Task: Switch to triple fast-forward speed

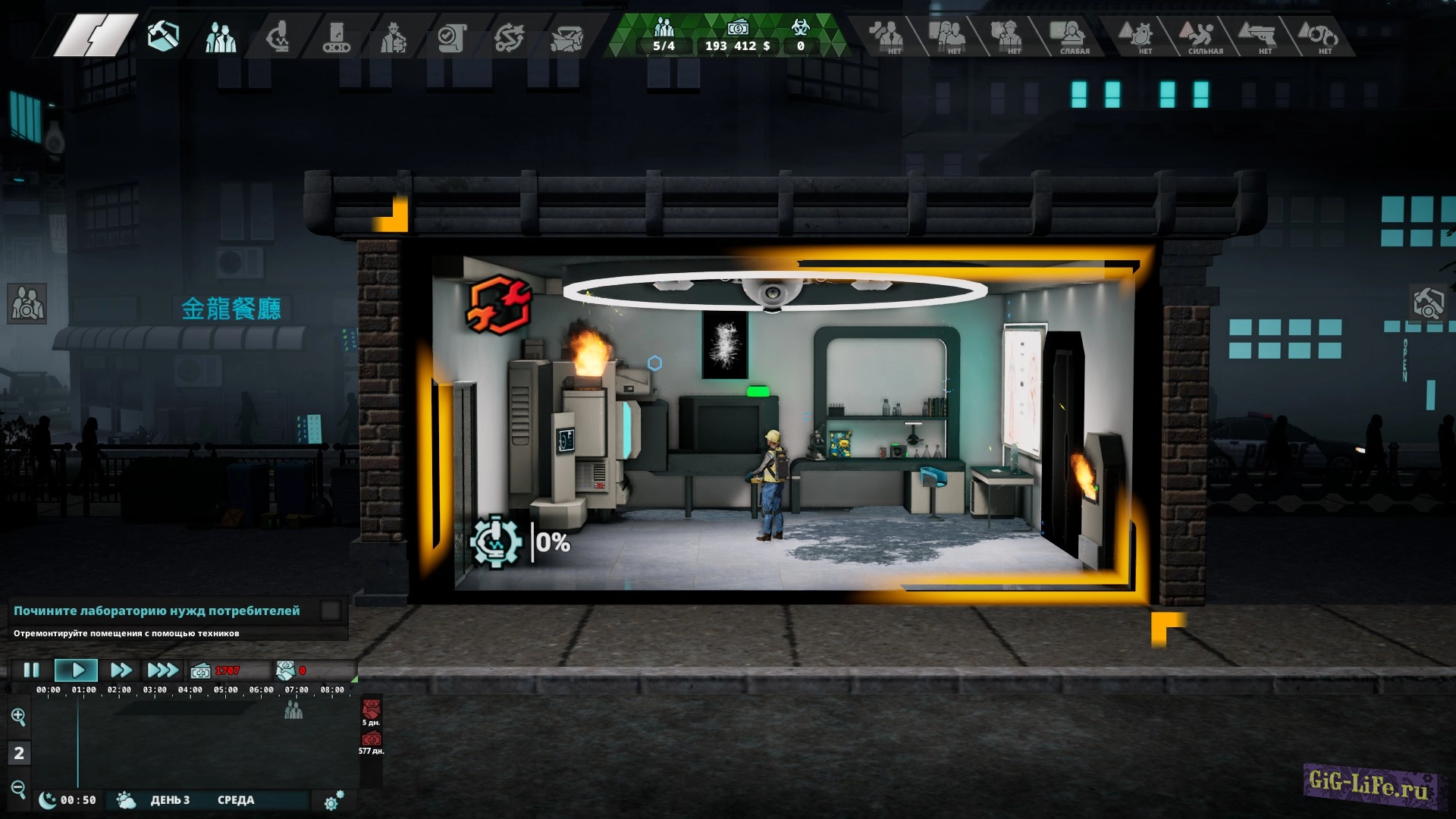Action: point(162,670)
